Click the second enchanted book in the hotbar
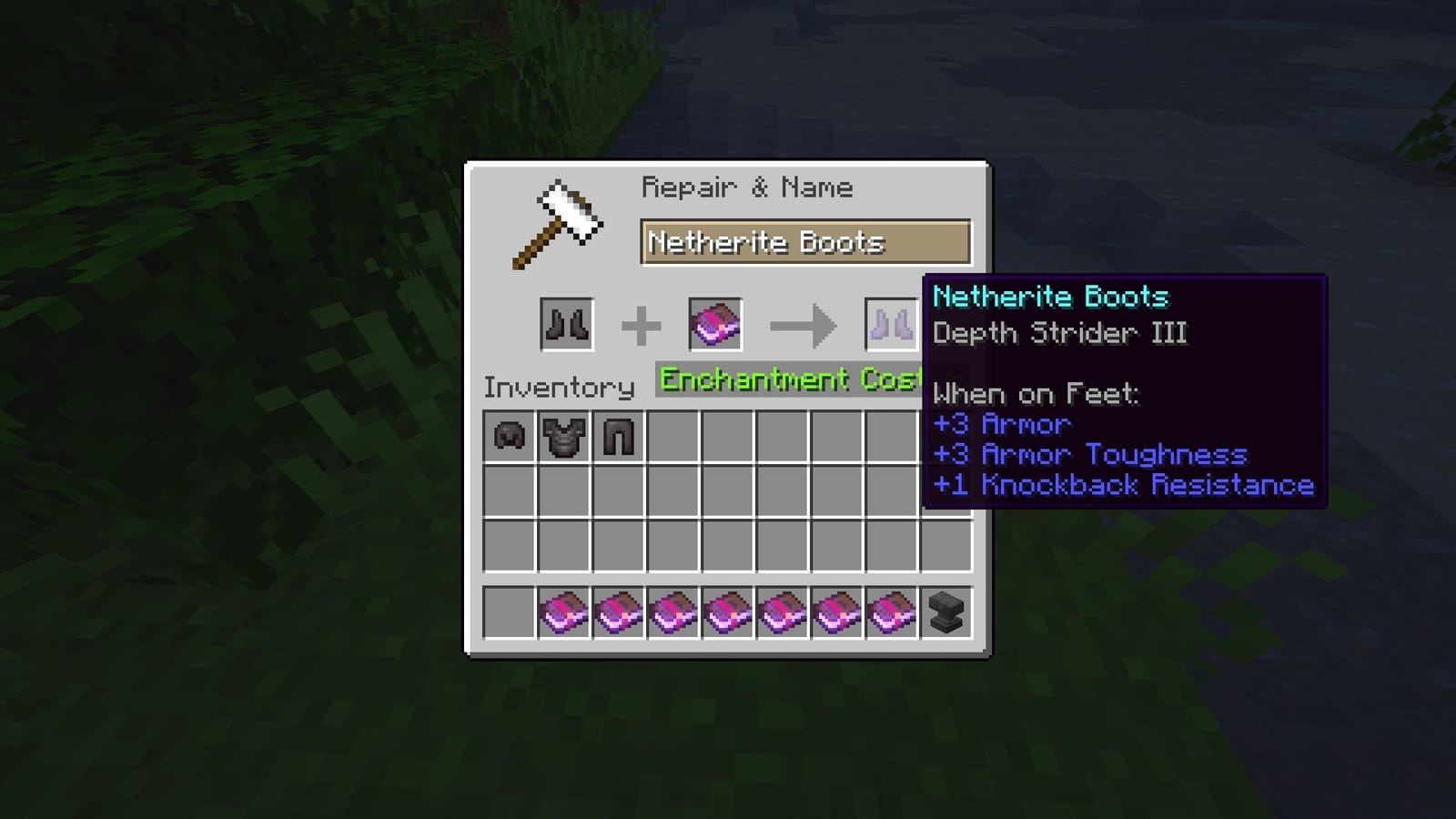 click(617, 614)
